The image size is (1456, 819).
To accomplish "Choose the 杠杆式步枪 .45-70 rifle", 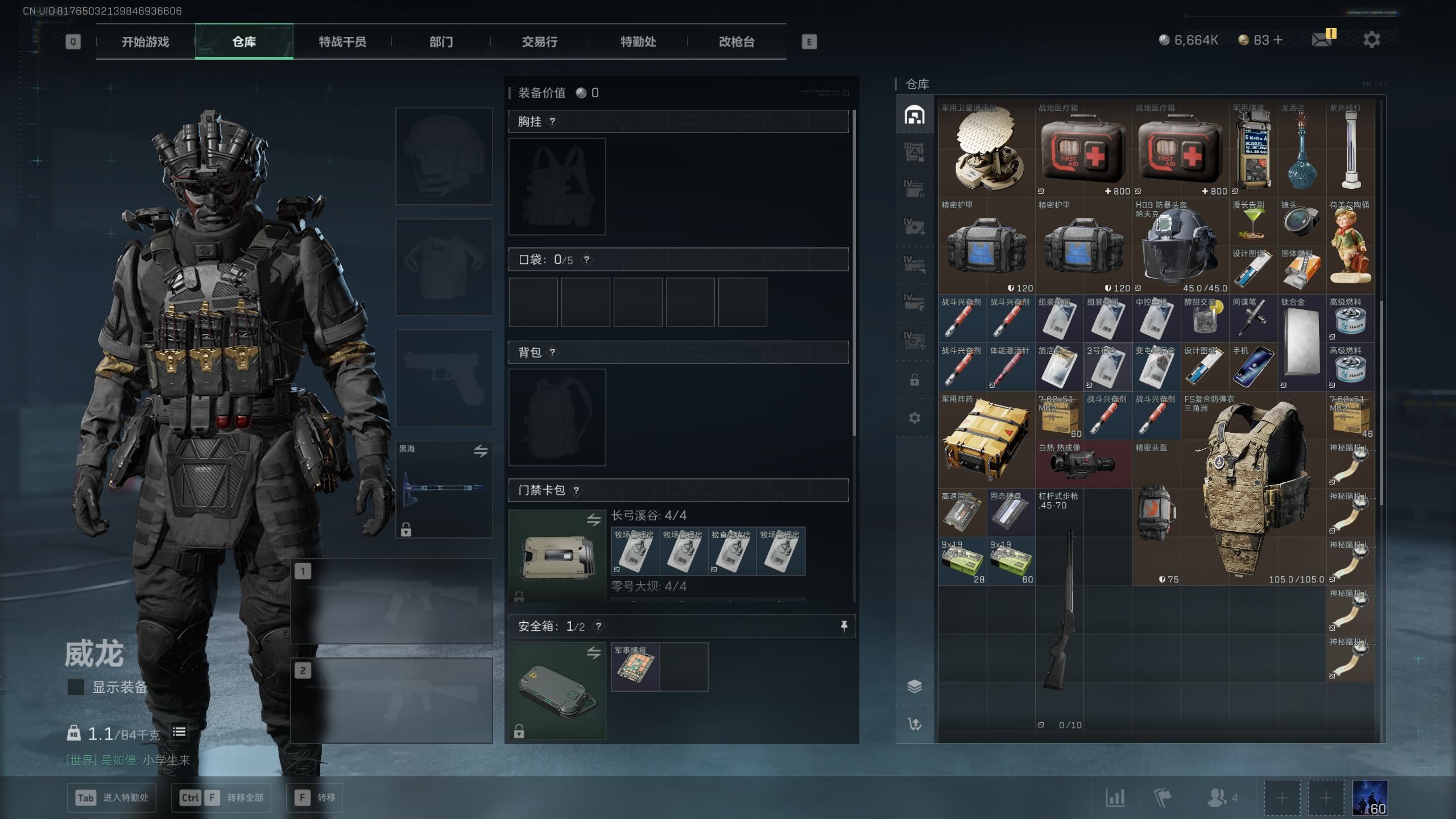I will pyautogui.click(x=1059, y=609).
